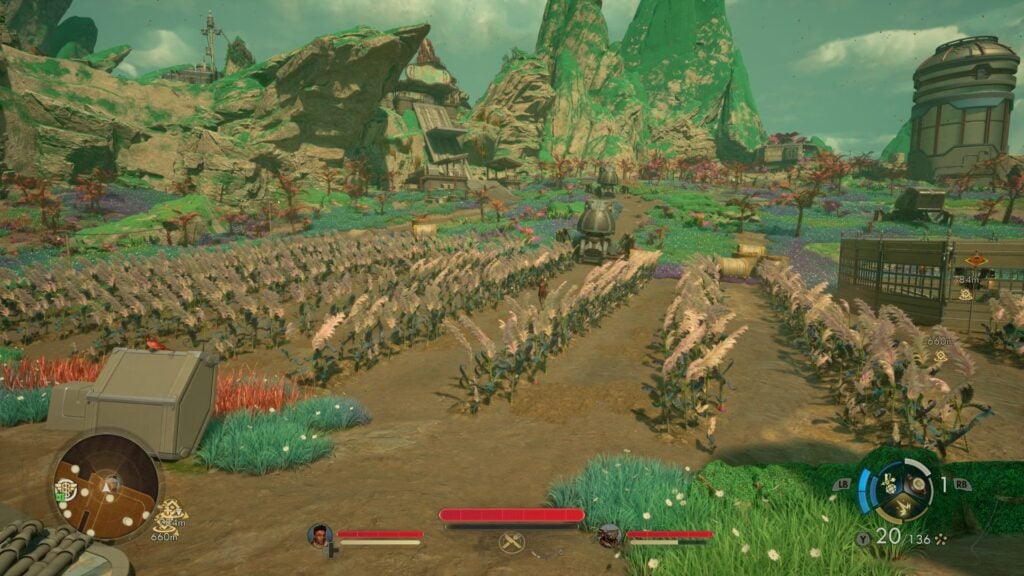Open the circular minimap radar
Image resolution: width=1024 pixels, height=576 pixels.
(x=105, y=486)
